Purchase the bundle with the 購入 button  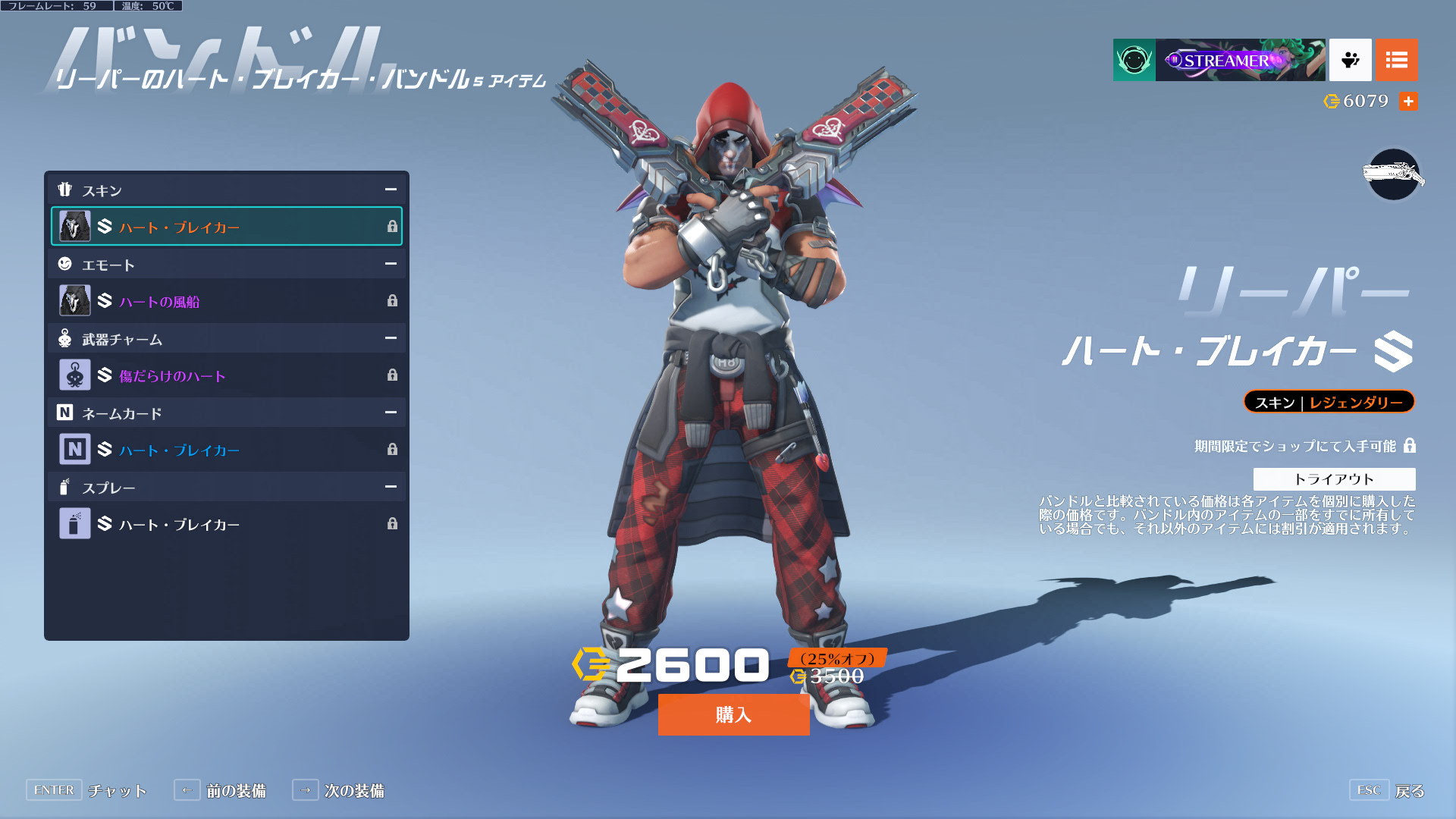click(733, 714)
